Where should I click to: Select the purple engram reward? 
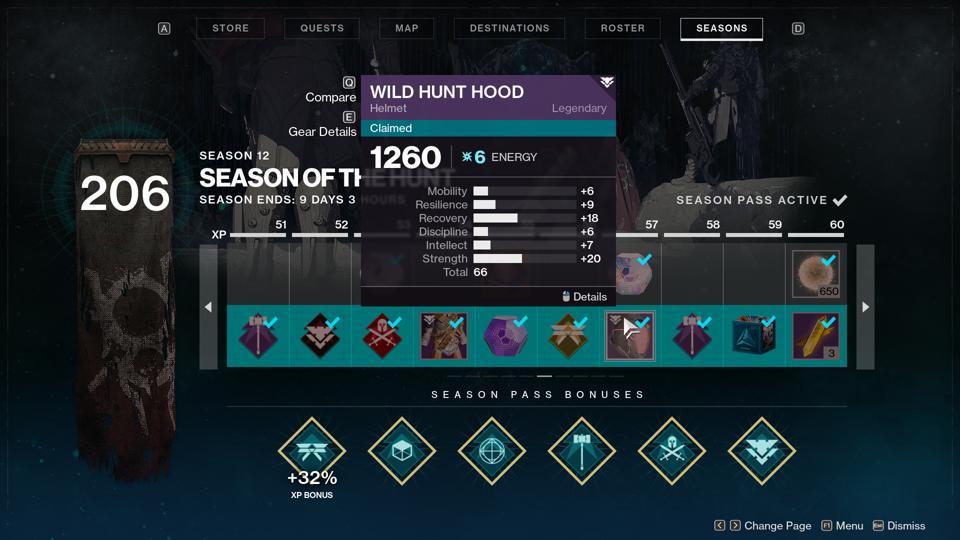[x=506, y=336]
